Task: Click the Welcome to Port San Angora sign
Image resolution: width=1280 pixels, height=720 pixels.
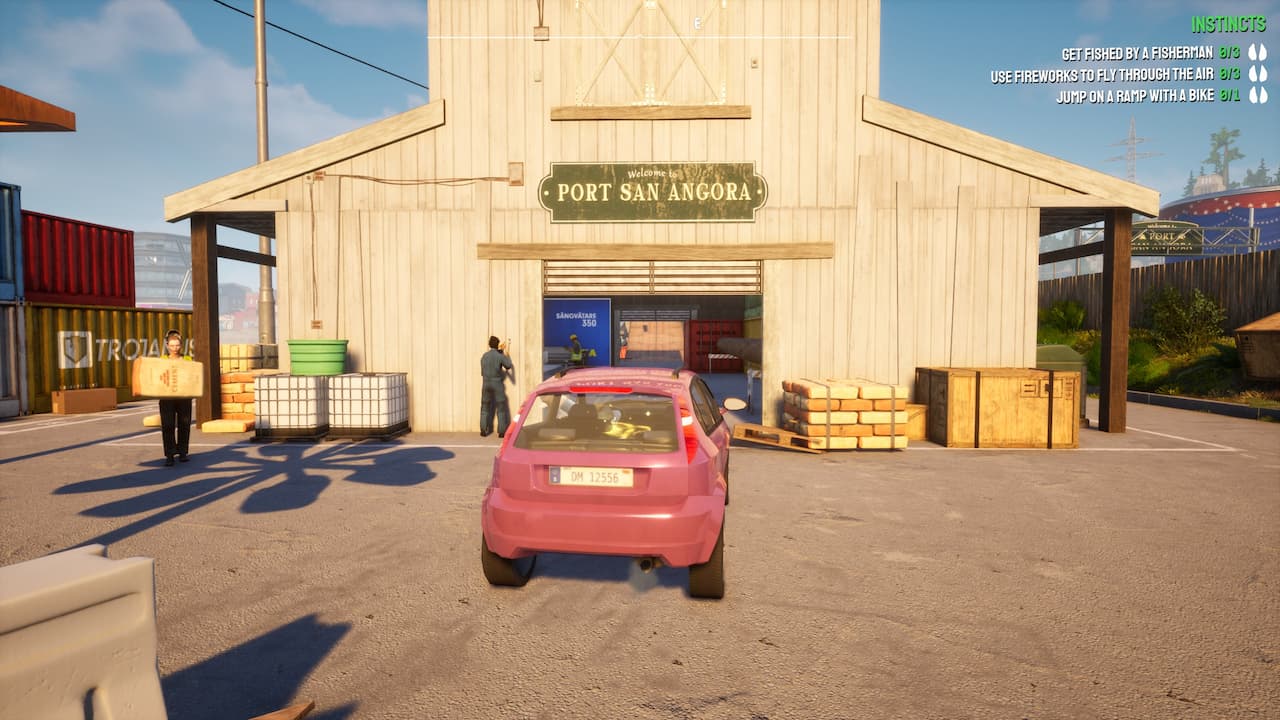Action: [x=651, y=190]
